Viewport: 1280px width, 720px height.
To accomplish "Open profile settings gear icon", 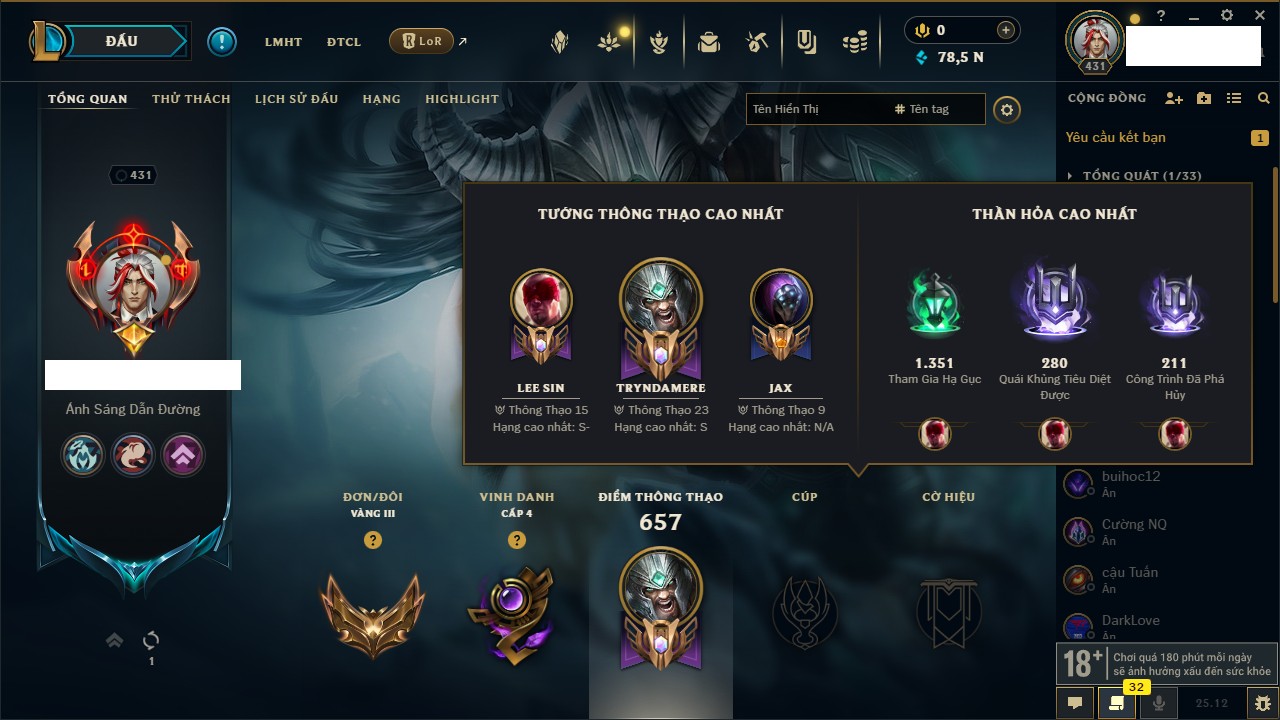I will [1007, 109].
